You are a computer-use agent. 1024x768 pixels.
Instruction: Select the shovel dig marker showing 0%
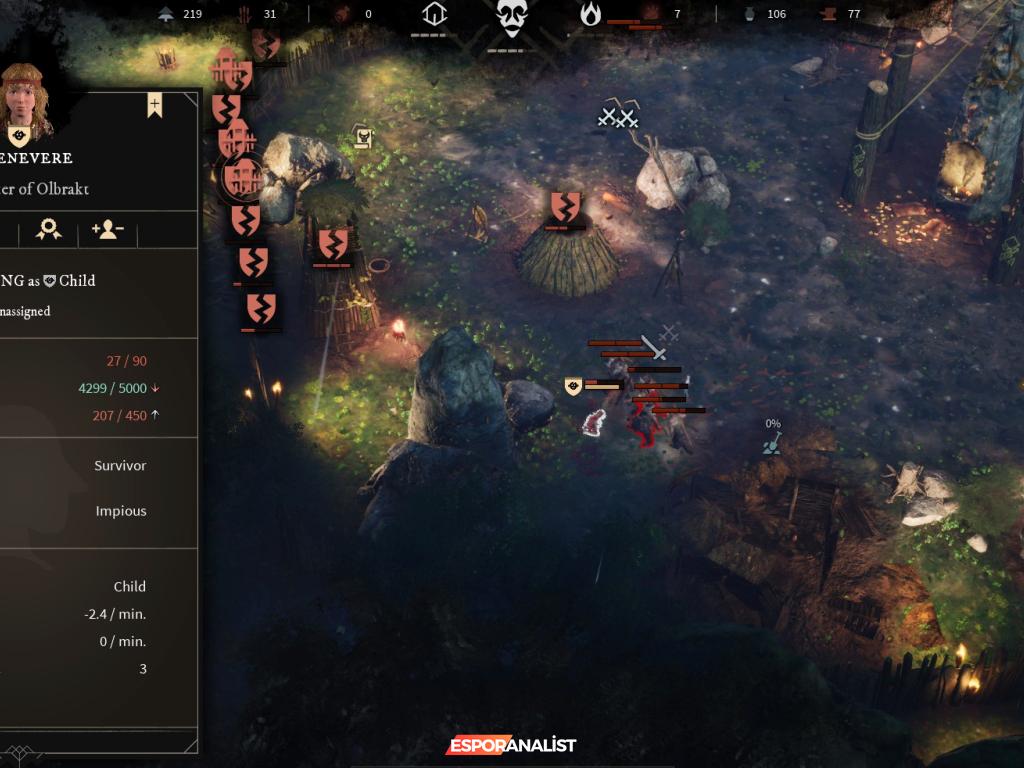772,444
